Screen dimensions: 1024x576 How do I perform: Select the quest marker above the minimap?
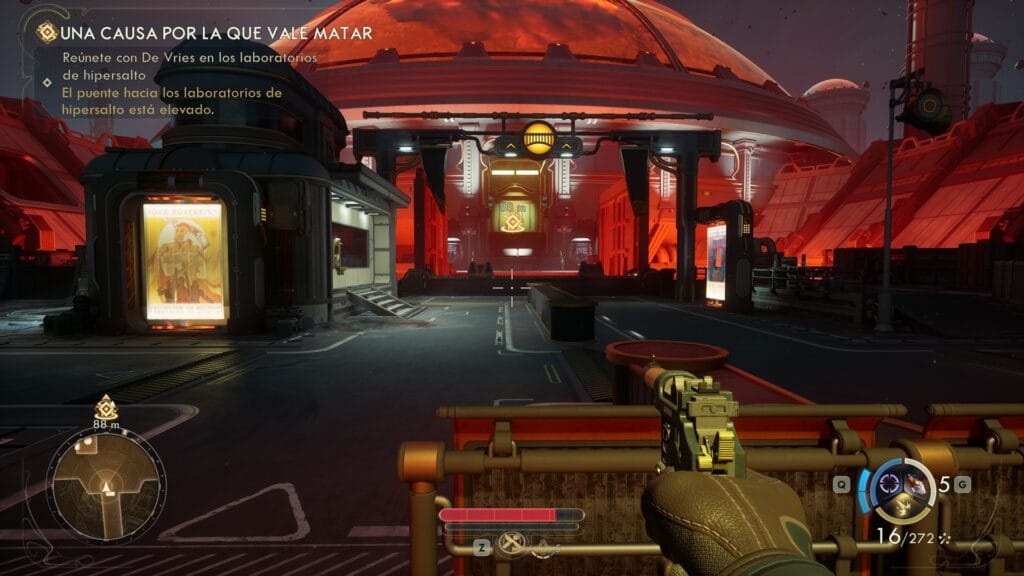tap(105, 407)
